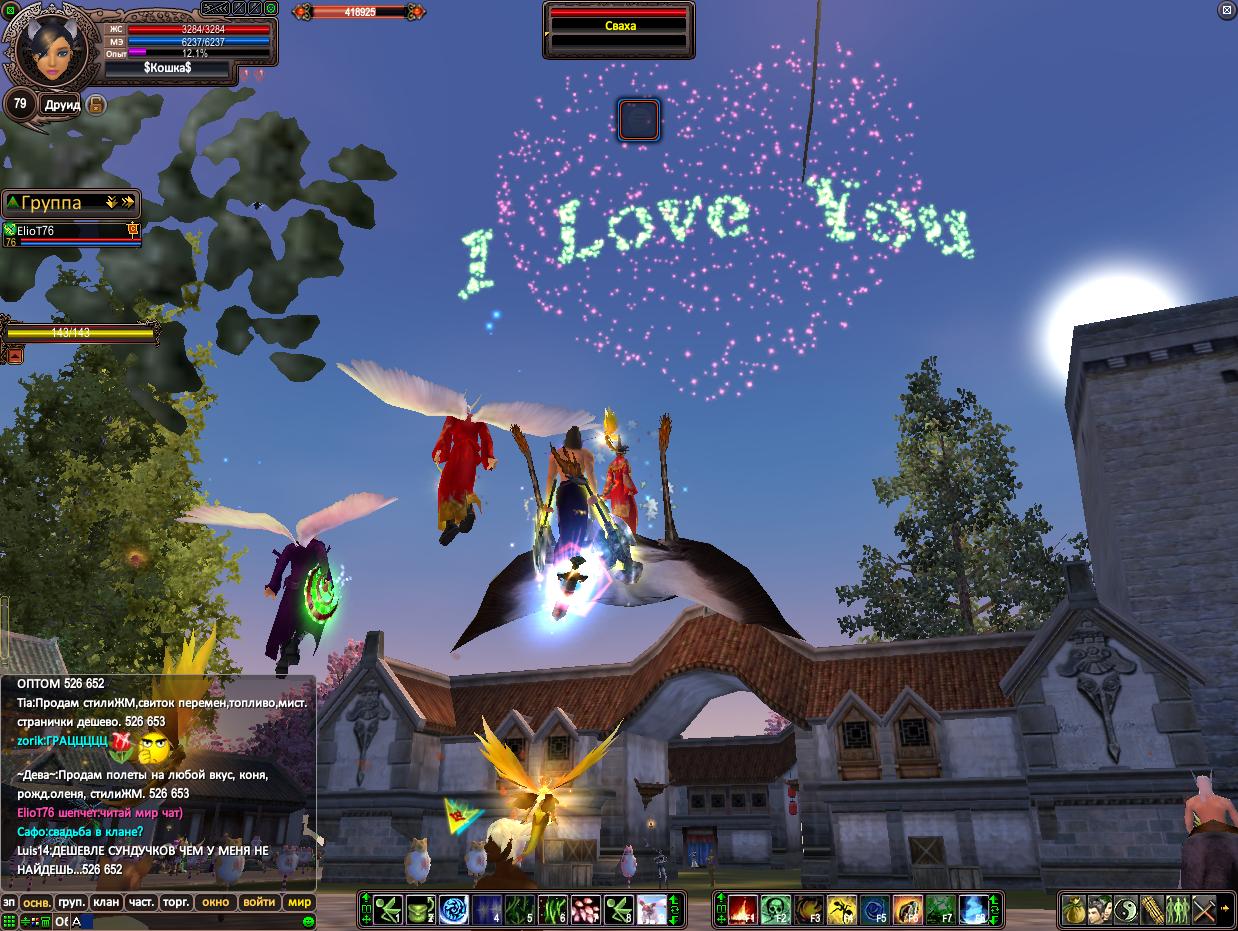Select the 'клан' chat tab

point(106,902)
